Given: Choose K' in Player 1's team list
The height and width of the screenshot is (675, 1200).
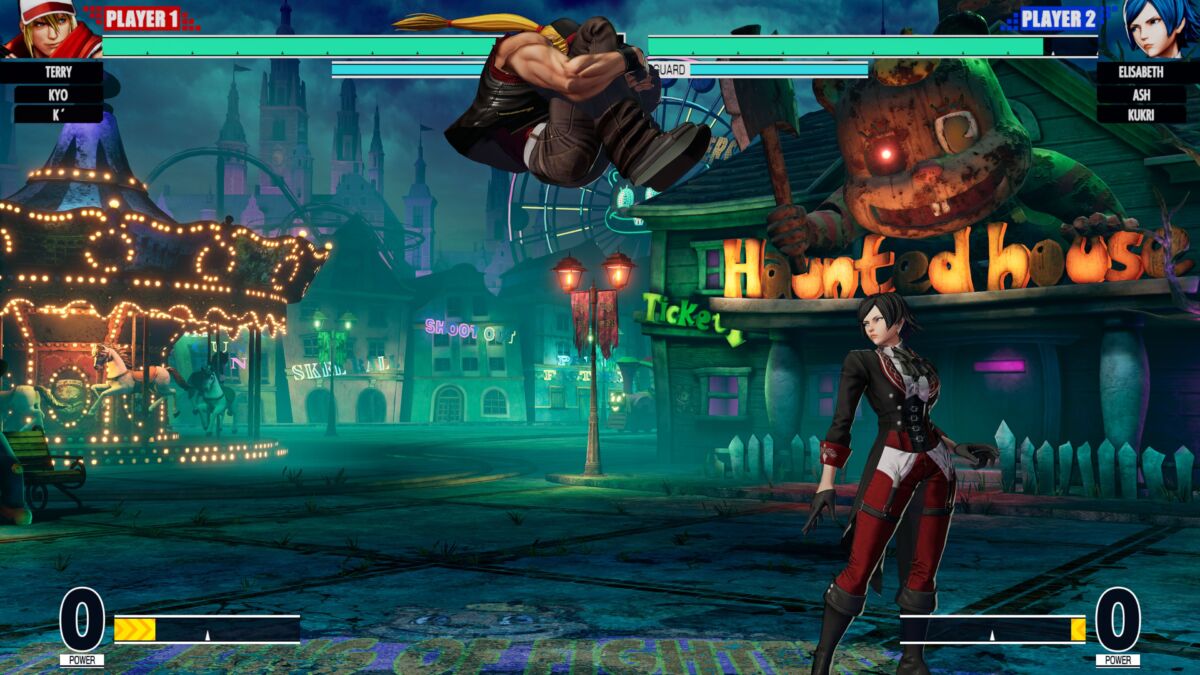Looking at the screenshot, I should pos(58,114).
